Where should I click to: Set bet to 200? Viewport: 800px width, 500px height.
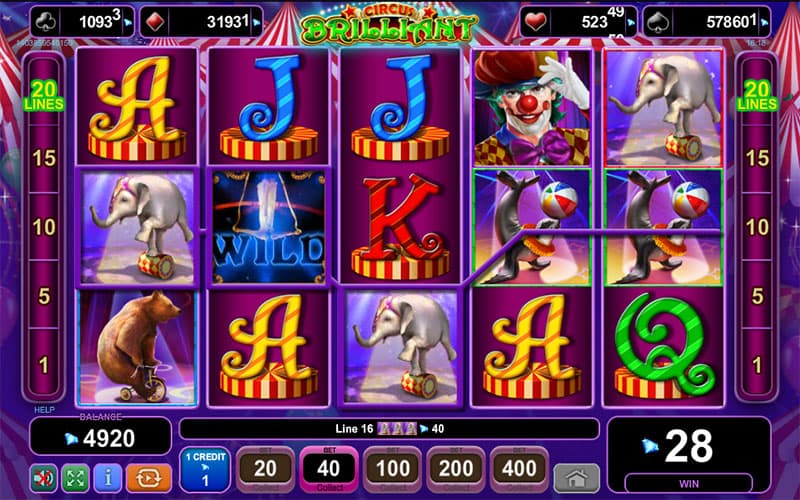pyautogui.click(x=456, y=468)
